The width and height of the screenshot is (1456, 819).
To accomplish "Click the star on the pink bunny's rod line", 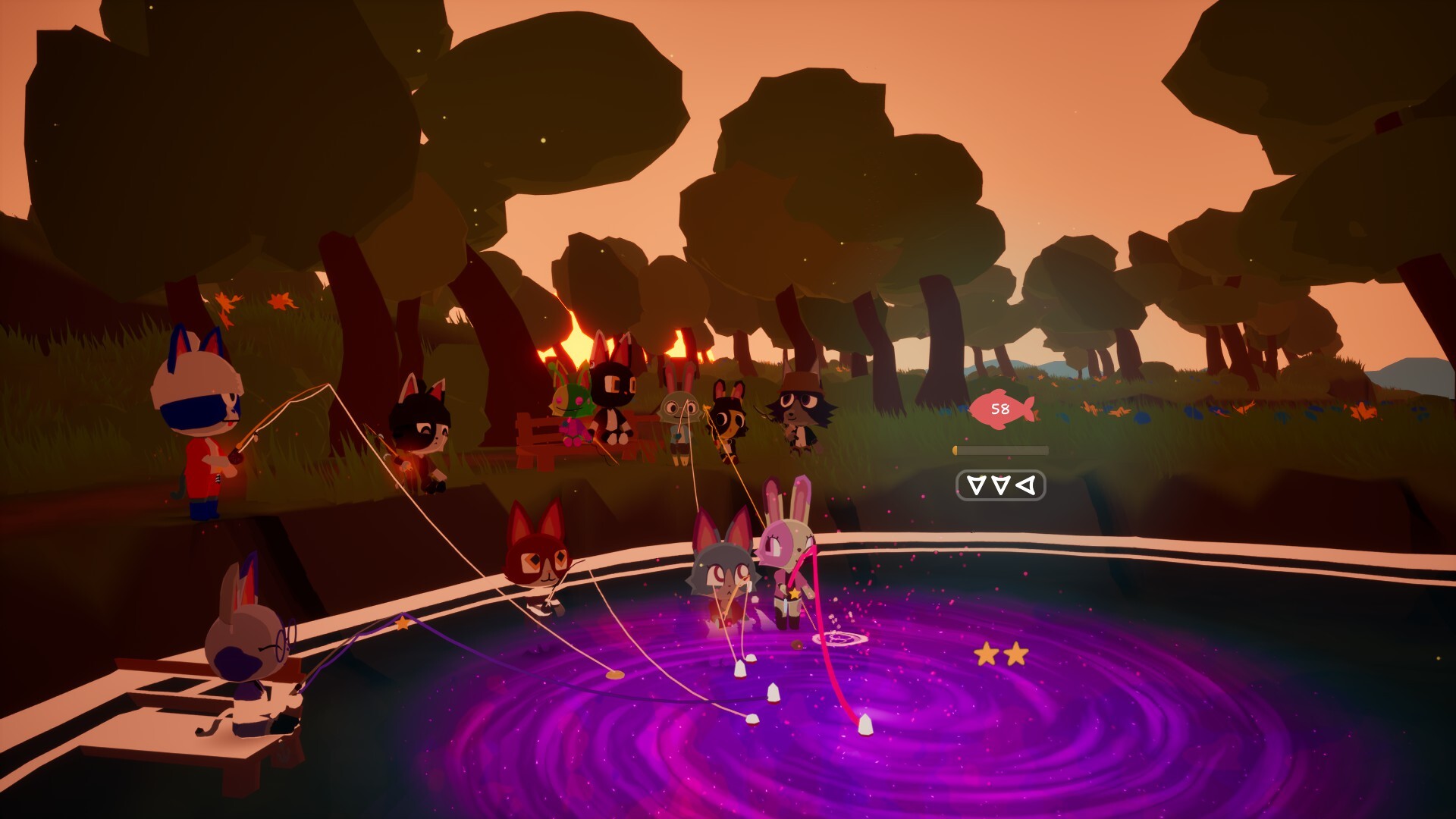I will 794,595.
